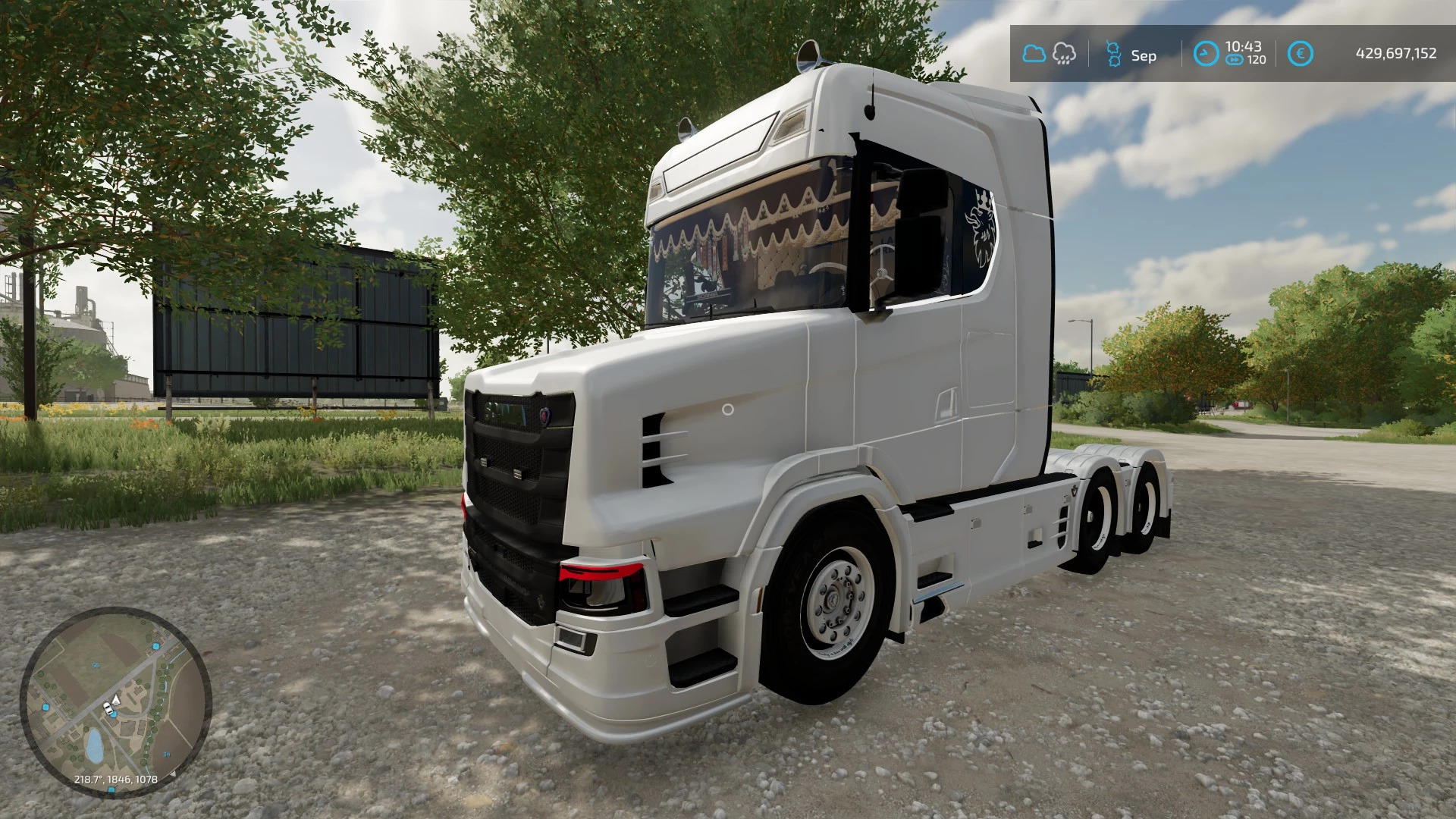Select the cloudy weather icon

(1034, 53)
